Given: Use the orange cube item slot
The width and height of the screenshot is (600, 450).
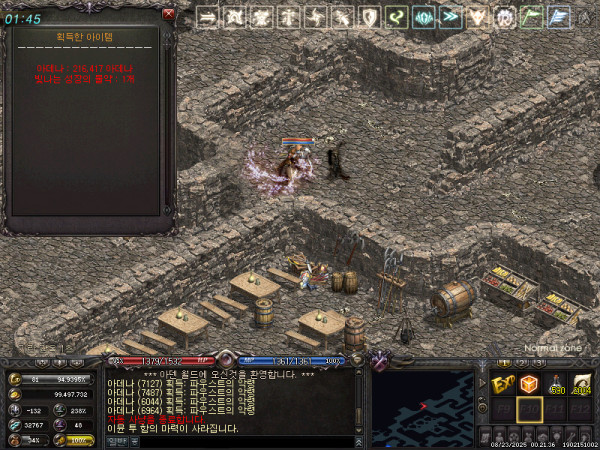Looking at the screenshot, I should 528,384.
